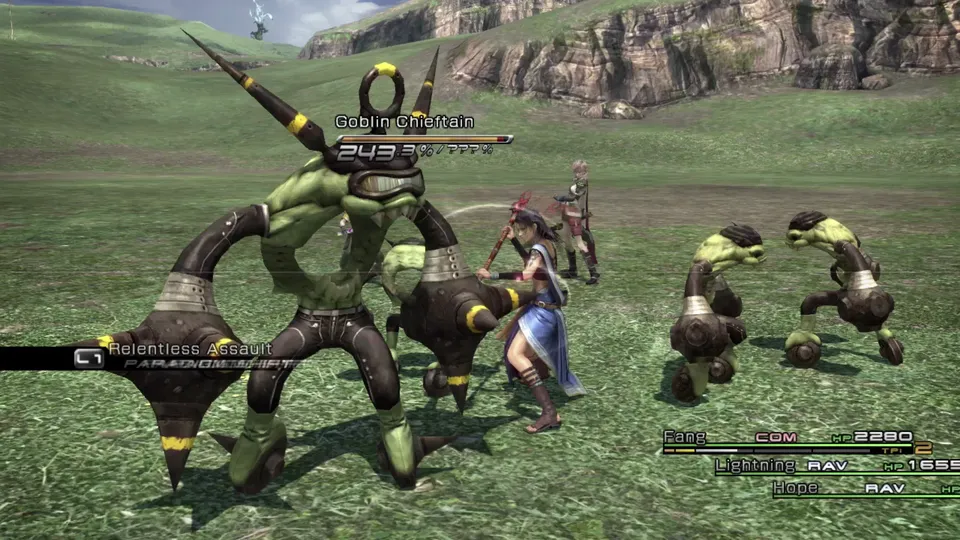Choose Lightning's party status row
Screen dimensions: 960x540
834,466
